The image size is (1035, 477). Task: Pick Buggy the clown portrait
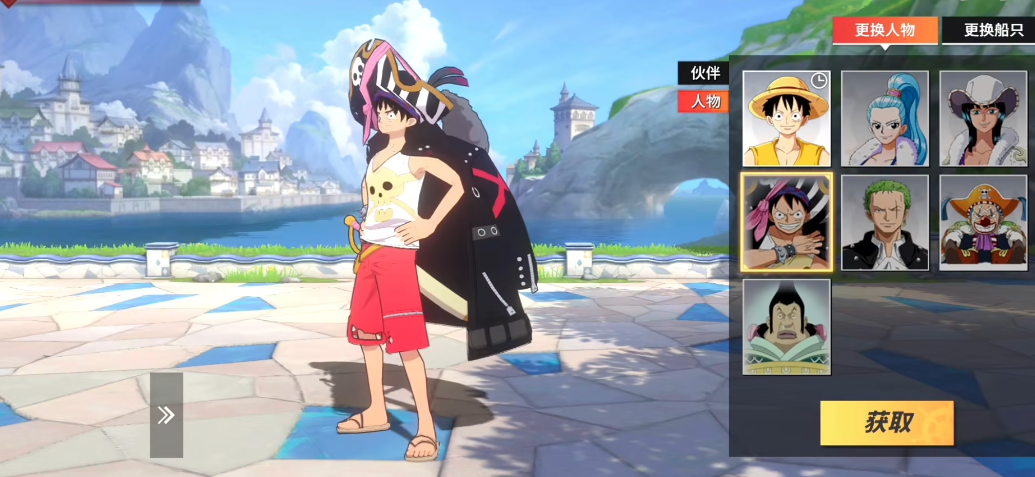[x=982, y=222]
